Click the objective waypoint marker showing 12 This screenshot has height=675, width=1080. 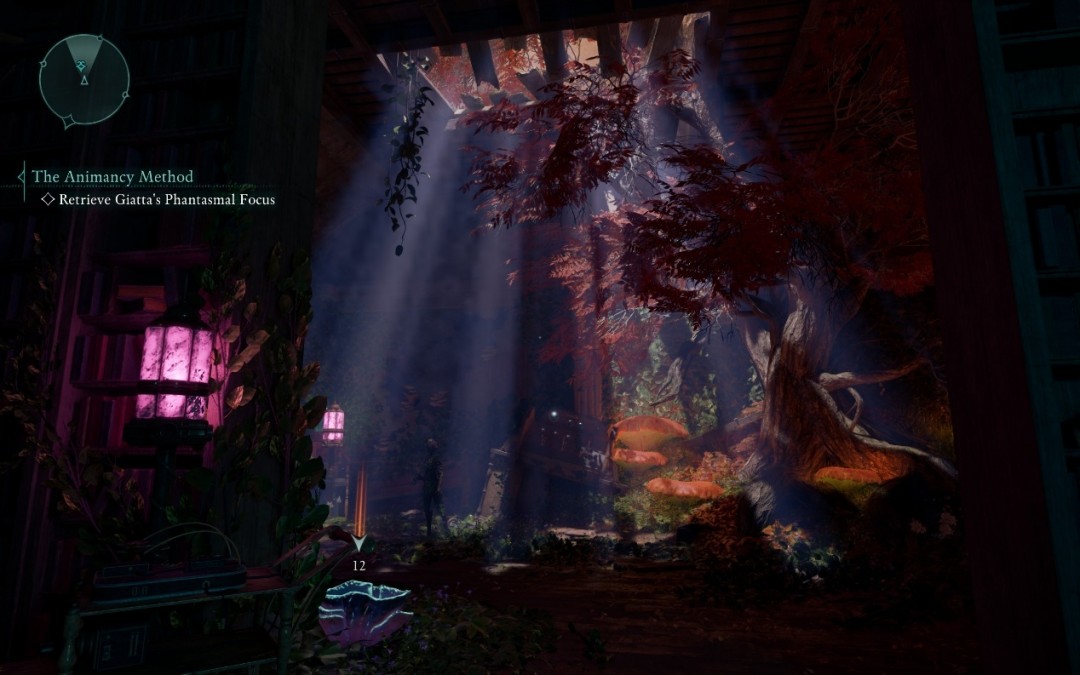(x=358, y=546)
